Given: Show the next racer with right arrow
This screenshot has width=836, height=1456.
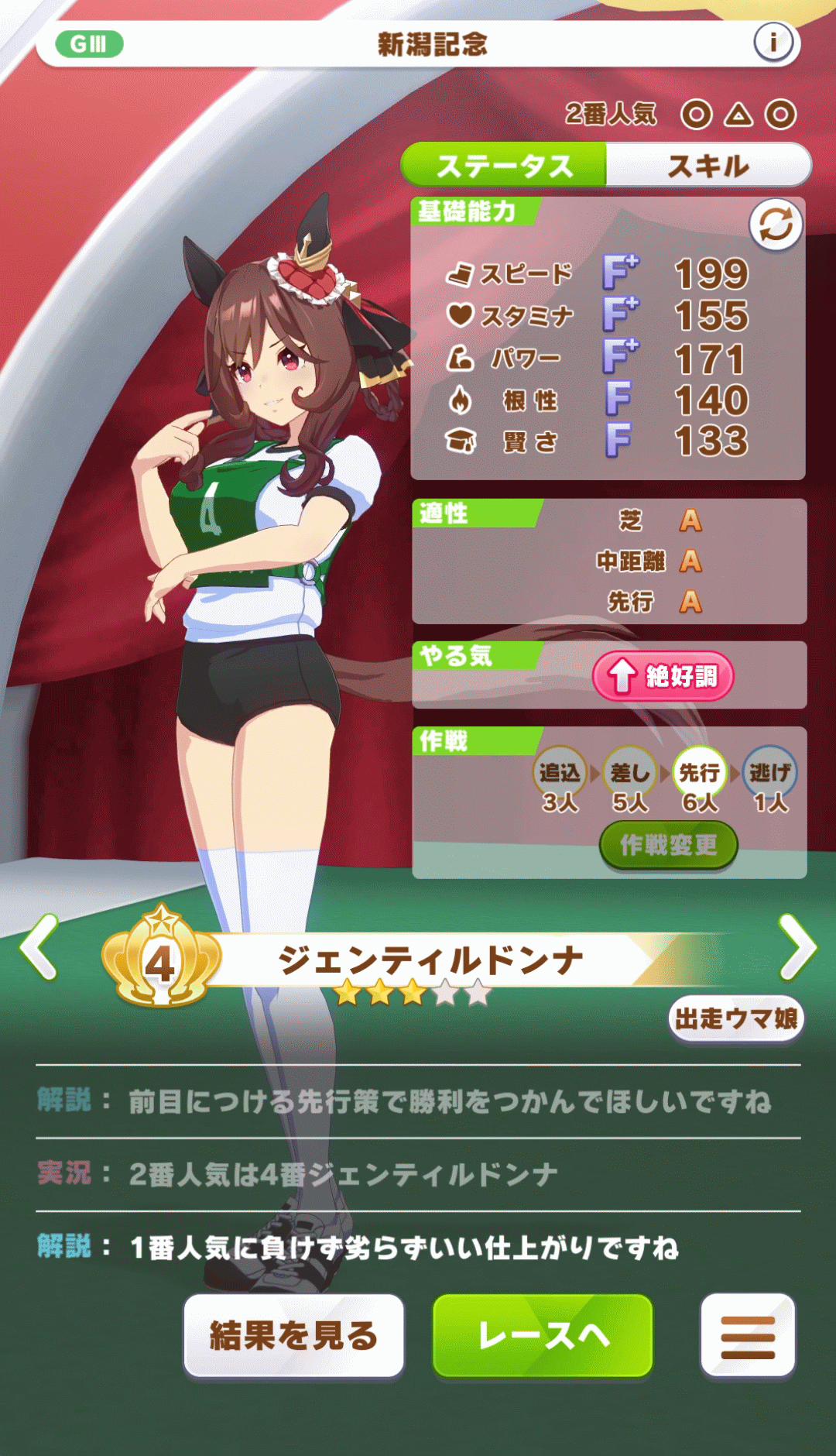Looking at the screenshot, I should coord(797,946).
